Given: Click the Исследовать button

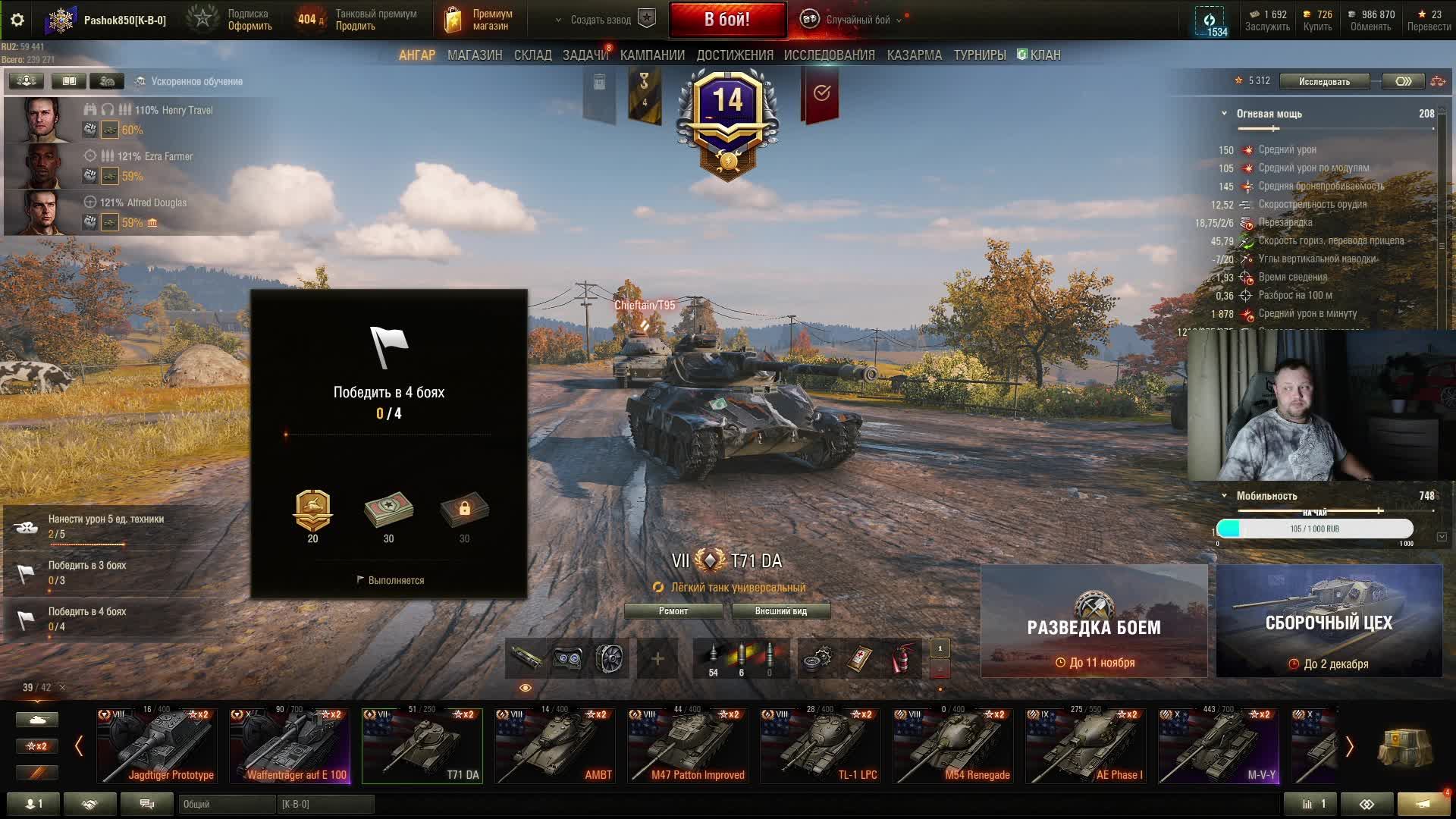Looking at the screenshot, I should (x=1323, y=81).
